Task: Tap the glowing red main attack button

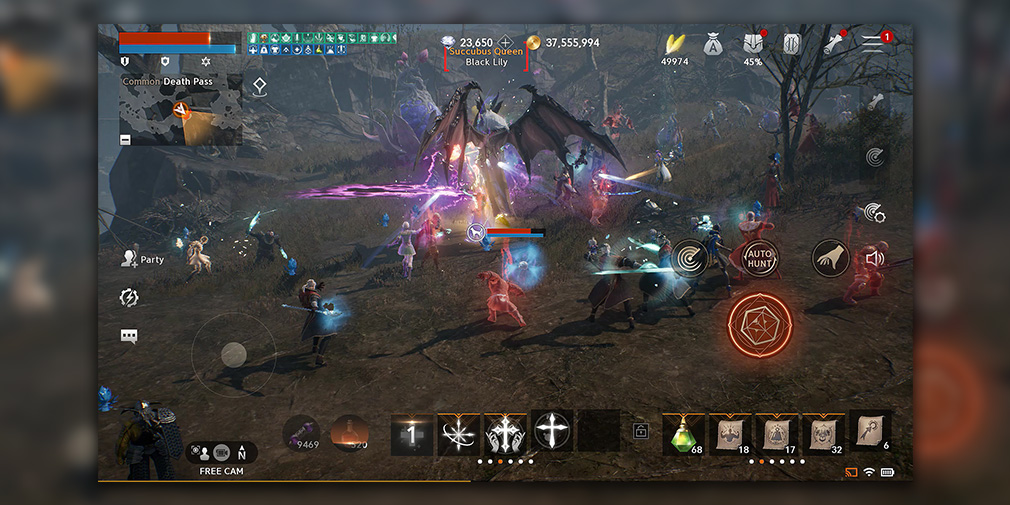Action: (760, 324)
